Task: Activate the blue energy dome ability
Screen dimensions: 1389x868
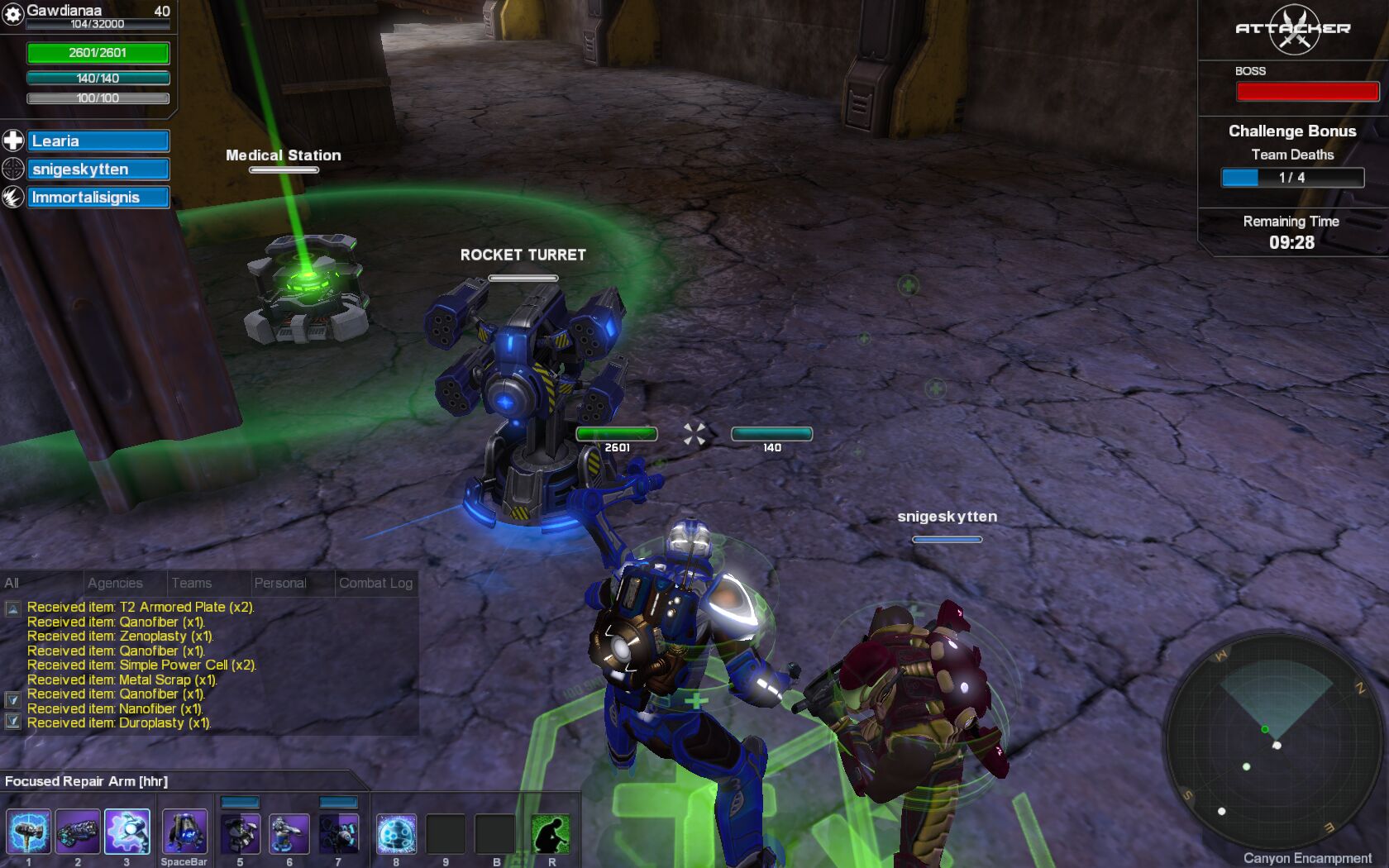Action: [x=396, y=833]
